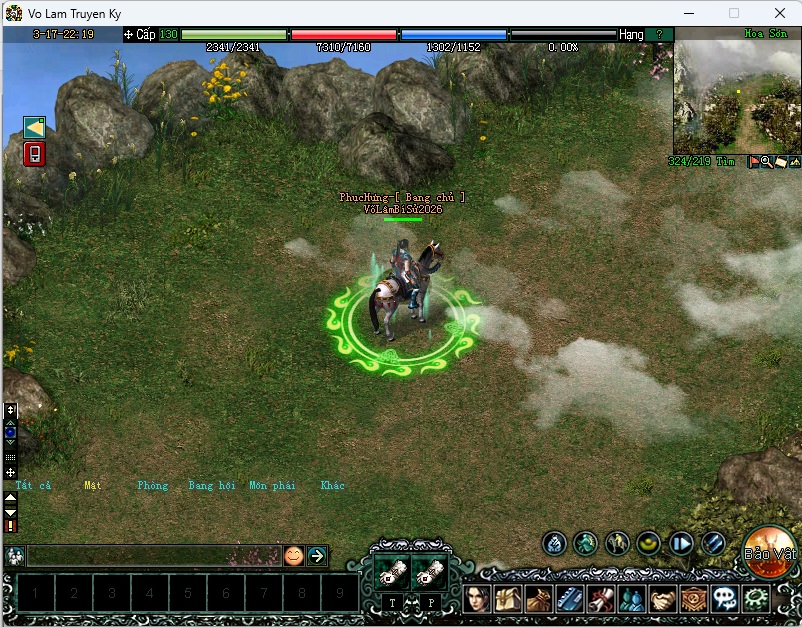Open the handshake trade icon
This screenshot has width=802, height=627.
pyautogui.click(x=660, y=598)
